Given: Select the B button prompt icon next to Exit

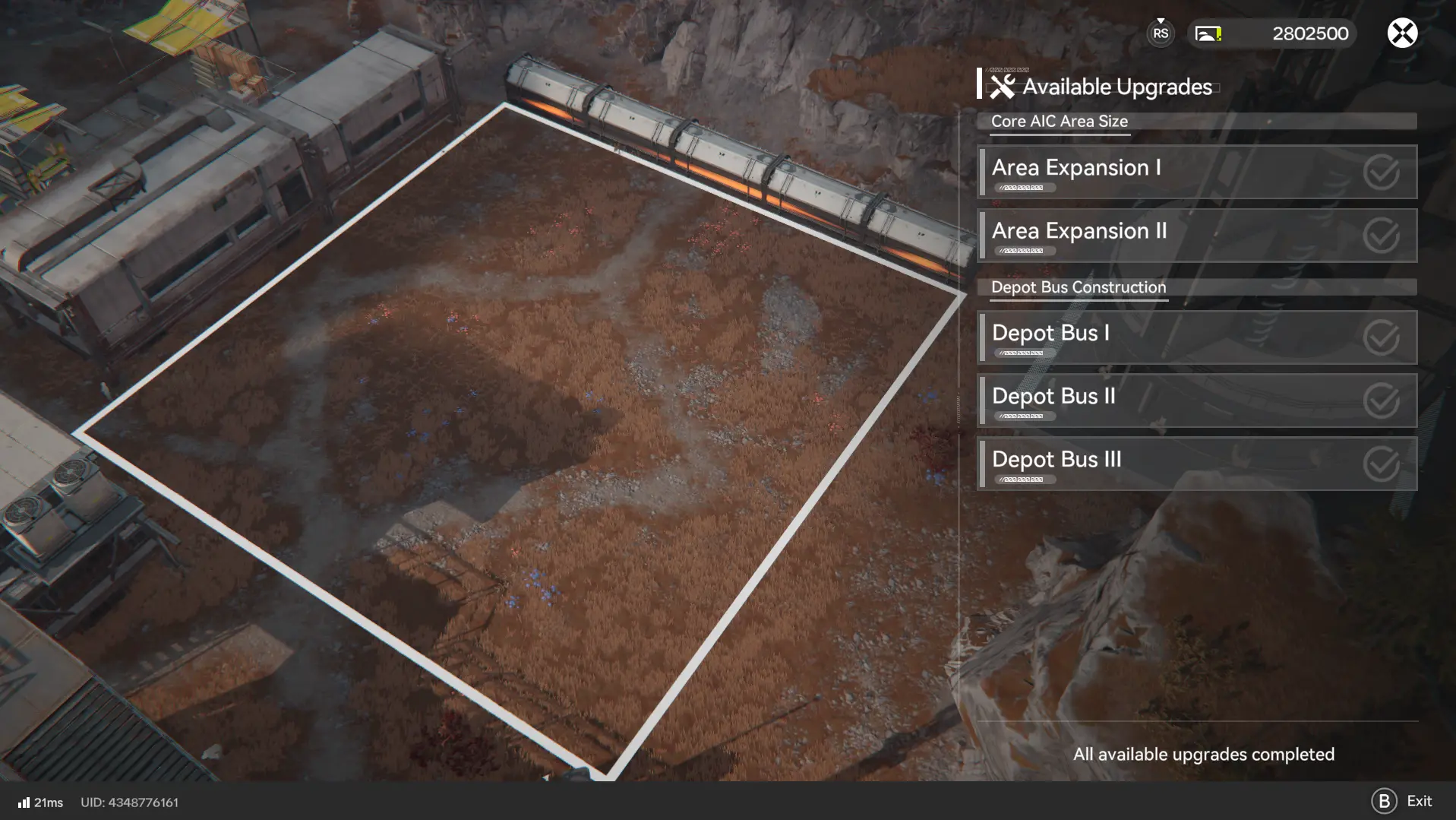Looking at the screenshot, I should pos(1384,800).
